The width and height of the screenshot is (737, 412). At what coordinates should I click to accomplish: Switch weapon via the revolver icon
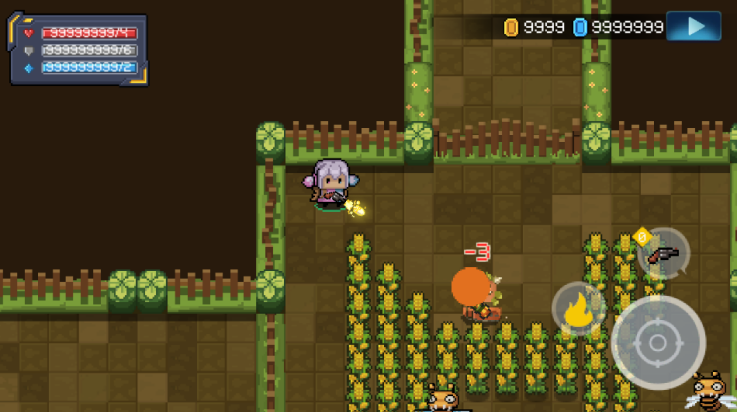[662, 254]
